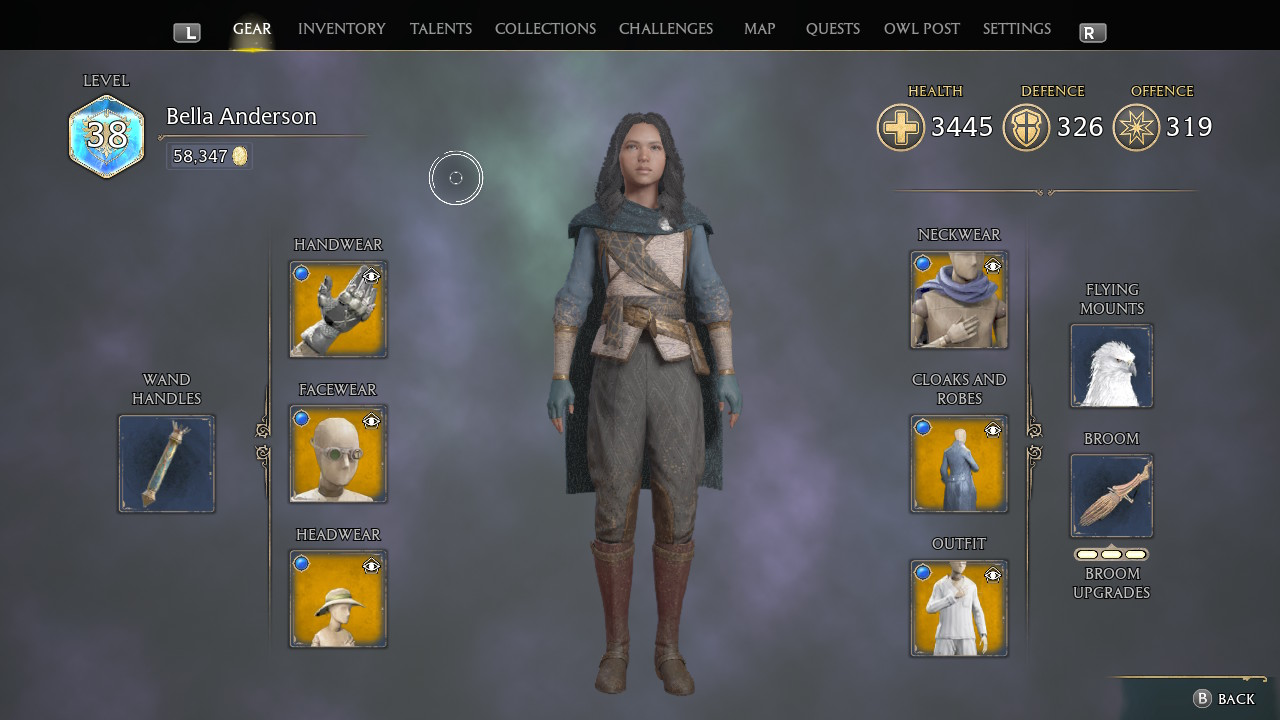Viewport: 1280px width, 720px height.
Task: Open the Map tab
Action: point(759,29)
